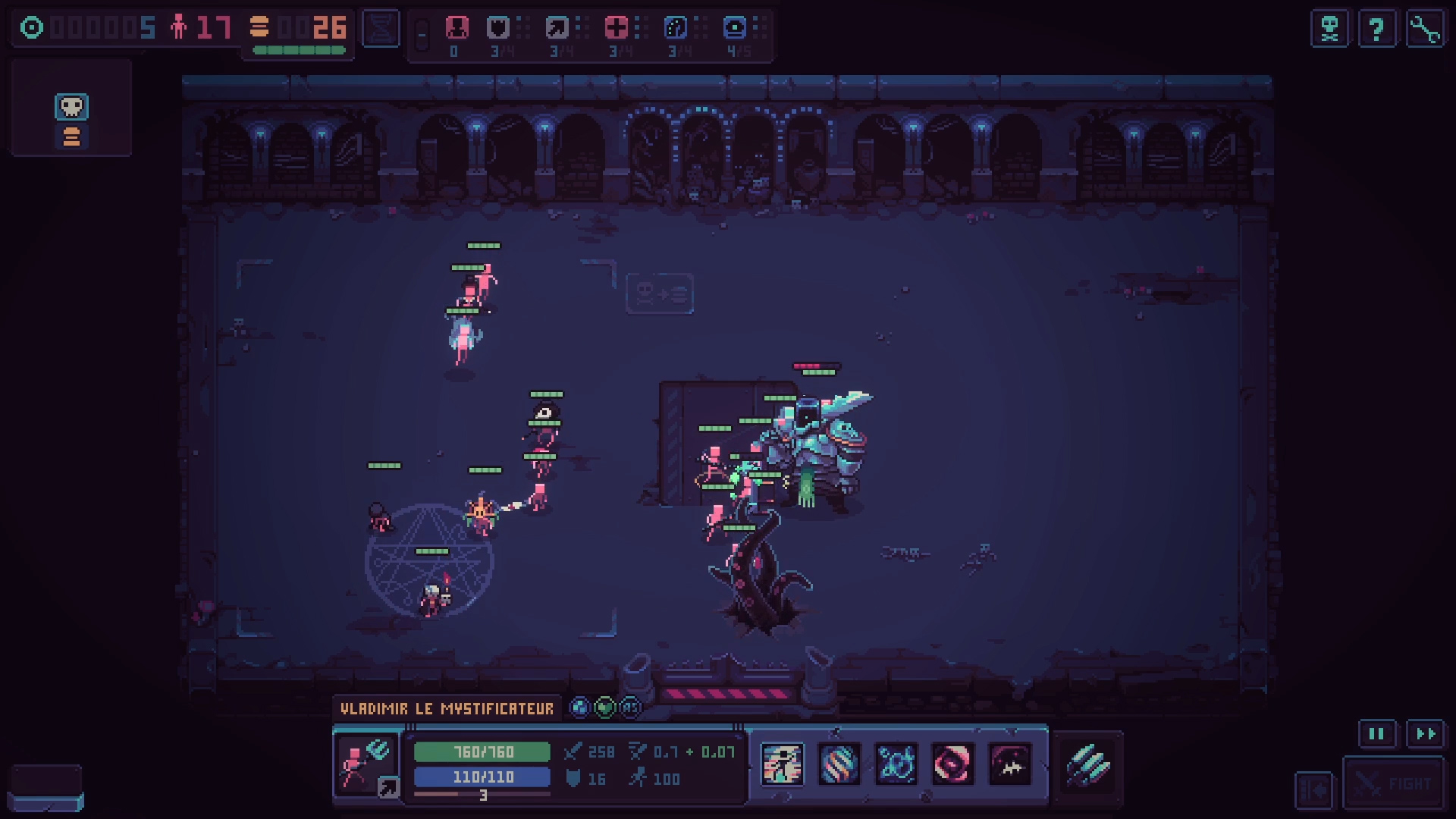
Task: Click the skull icon in the left panel
Action: pos(71,107)
